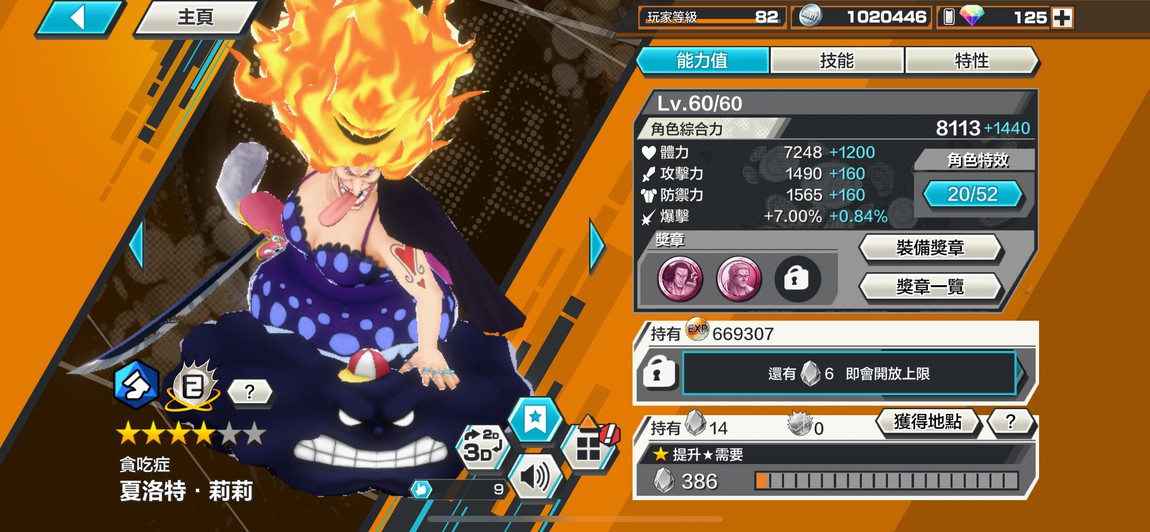Show 獲得地點 obtain locations
Viewport: 1150px width, 532px height.
(928, 423)
